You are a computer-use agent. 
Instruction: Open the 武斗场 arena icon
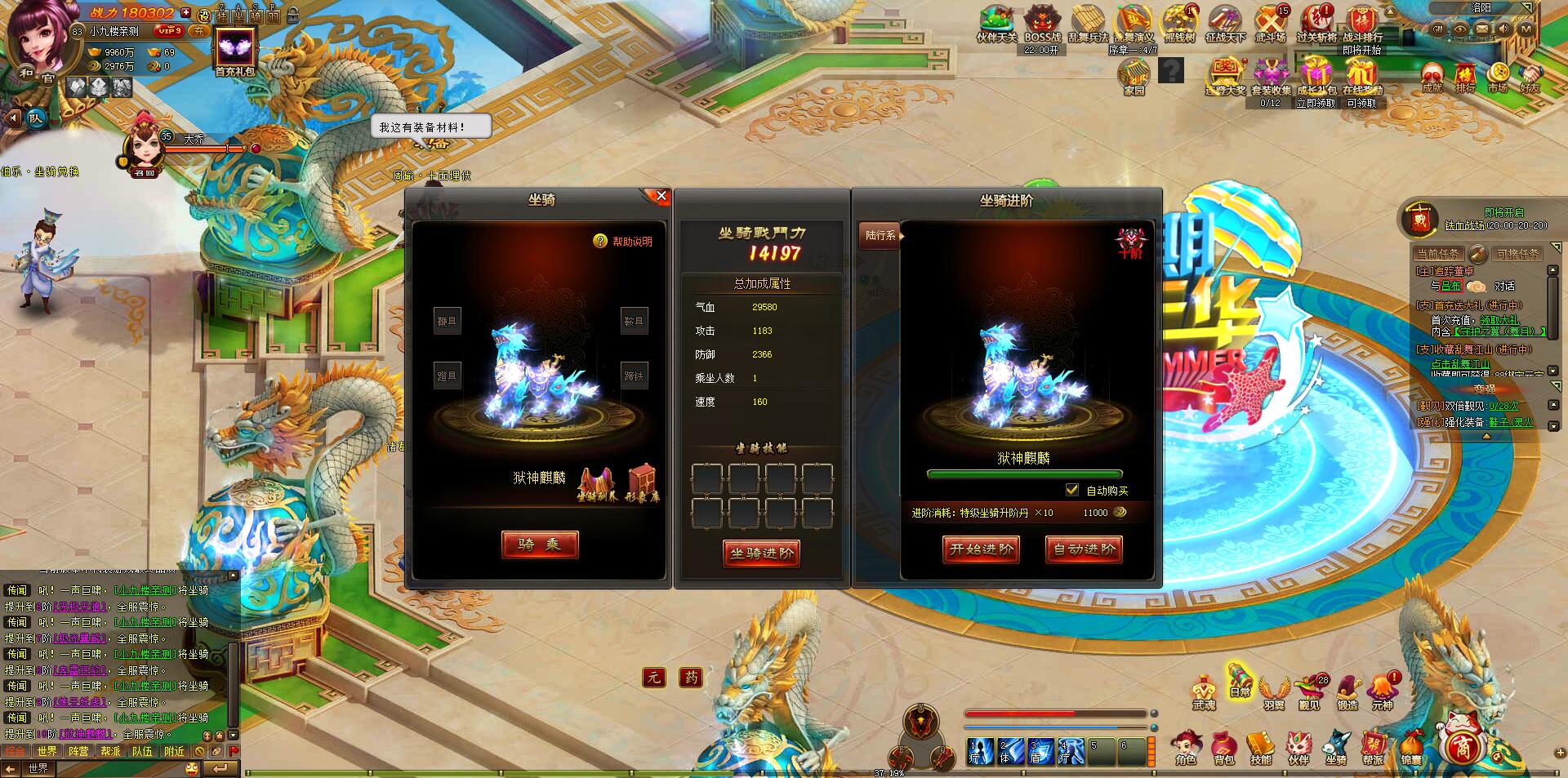click(x=1270, y=24)
